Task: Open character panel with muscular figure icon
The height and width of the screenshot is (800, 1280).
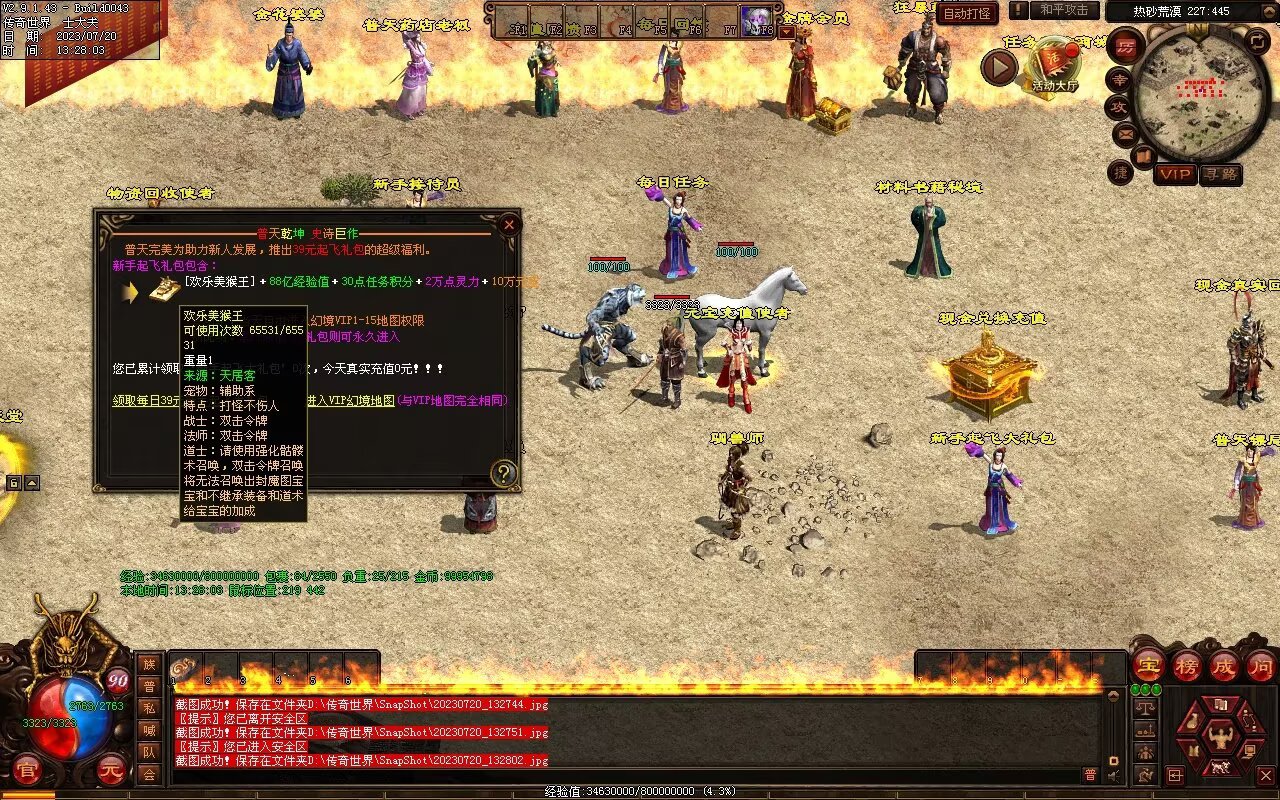Action: click(x=1219, y=738)
